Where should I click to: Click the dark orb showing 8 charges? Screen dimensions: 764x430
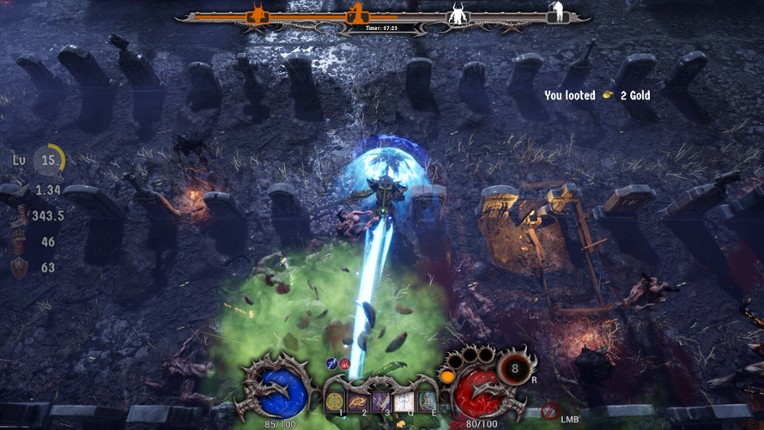[x=516, y=367]
